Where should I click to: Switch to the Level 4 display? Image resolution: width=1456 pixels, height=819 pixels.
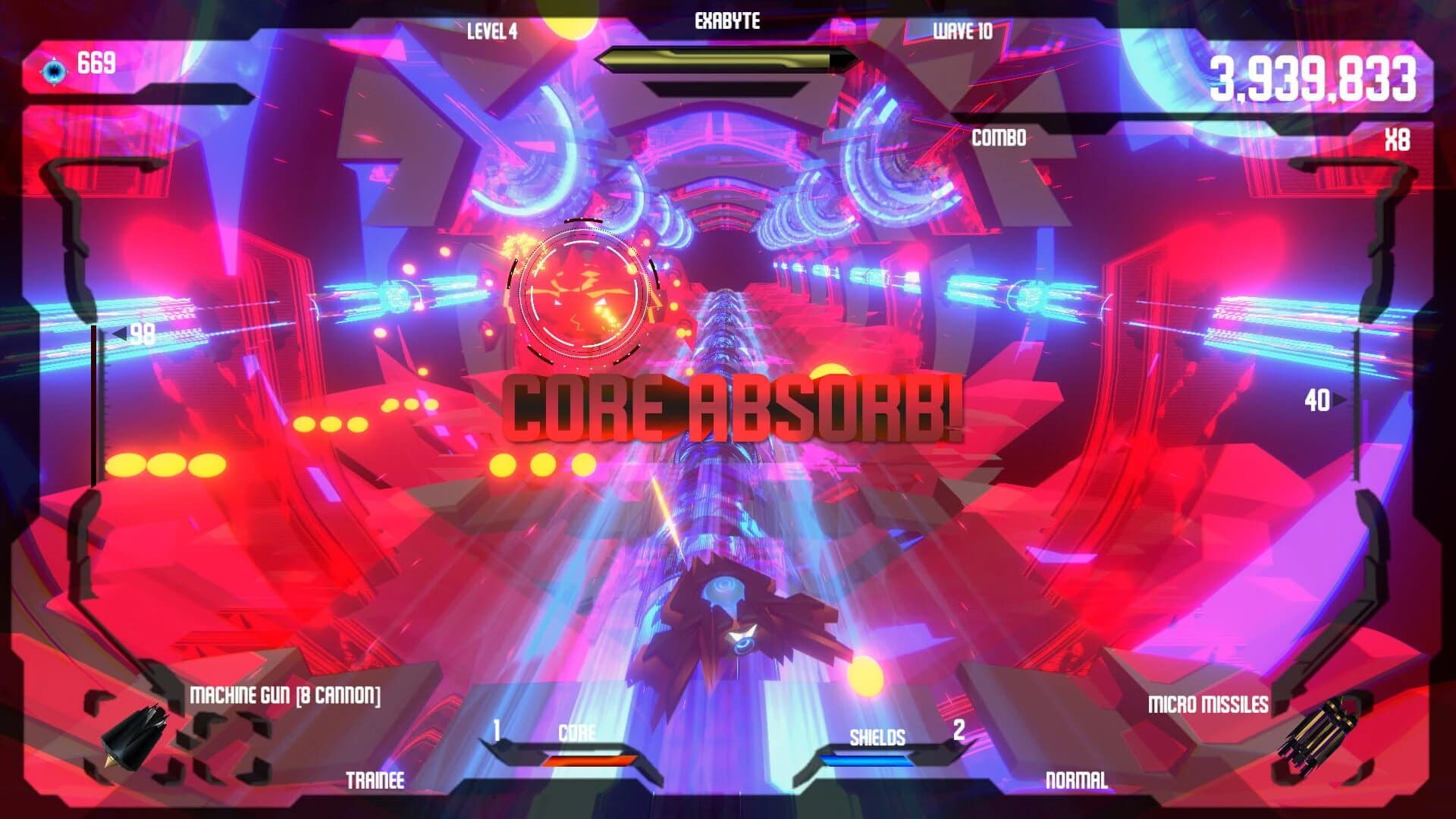click(x=493, y=32)
